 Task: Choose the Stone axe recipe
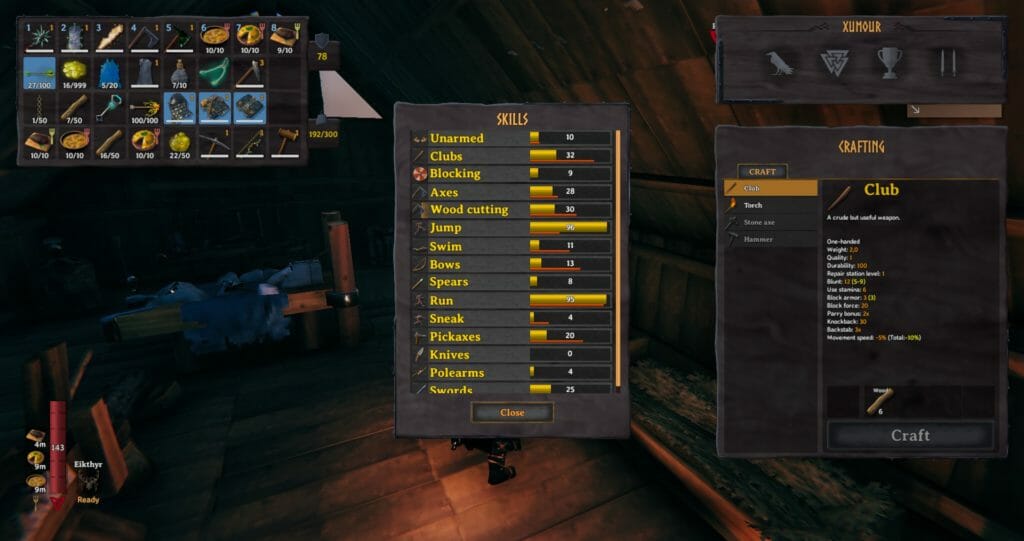click(770, 222)
